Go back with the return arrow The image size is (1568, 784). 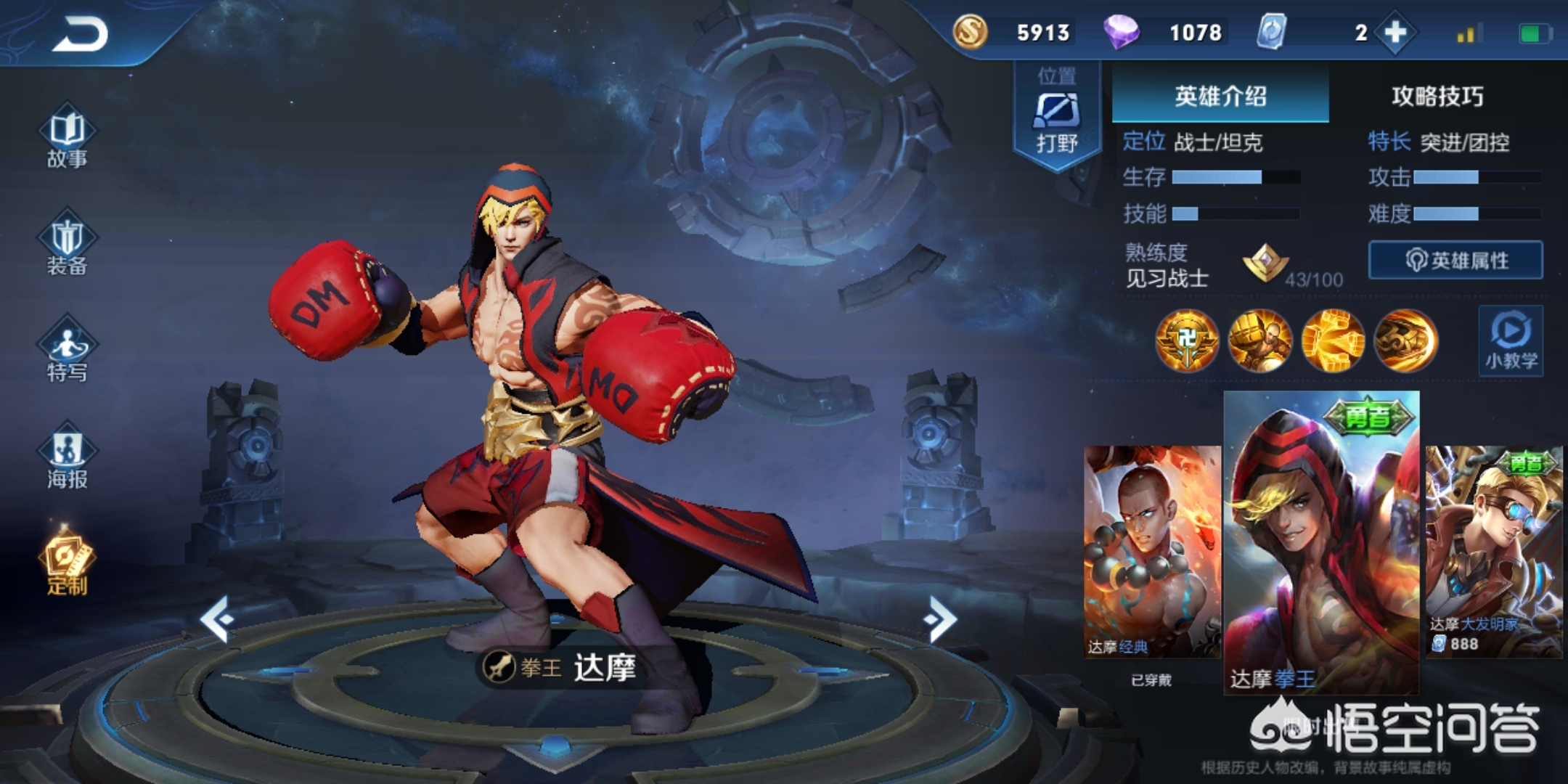(80, 34)
